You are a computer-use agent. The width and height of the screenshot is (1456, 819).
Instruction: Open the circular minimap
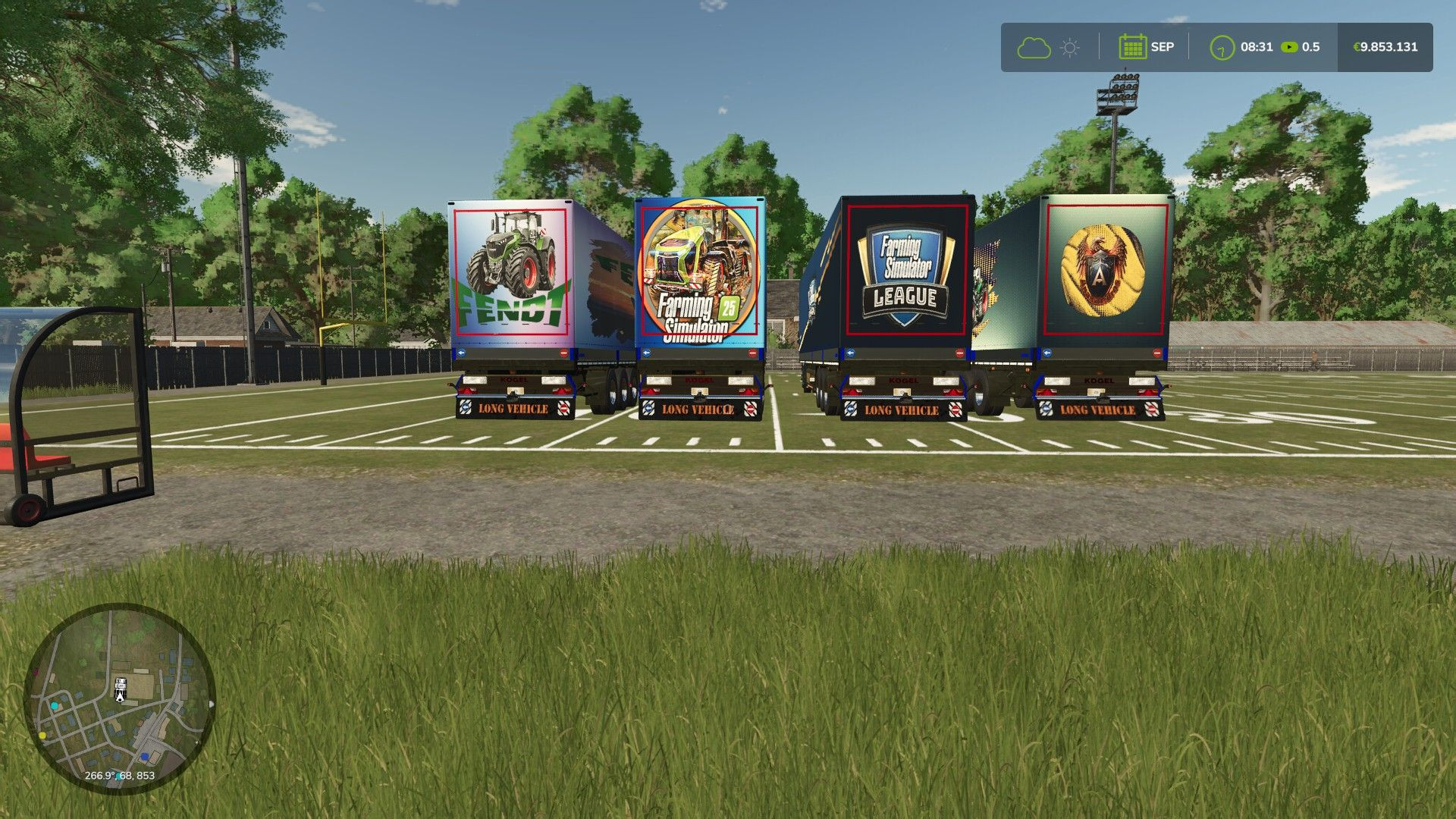[x=120, y=699]
